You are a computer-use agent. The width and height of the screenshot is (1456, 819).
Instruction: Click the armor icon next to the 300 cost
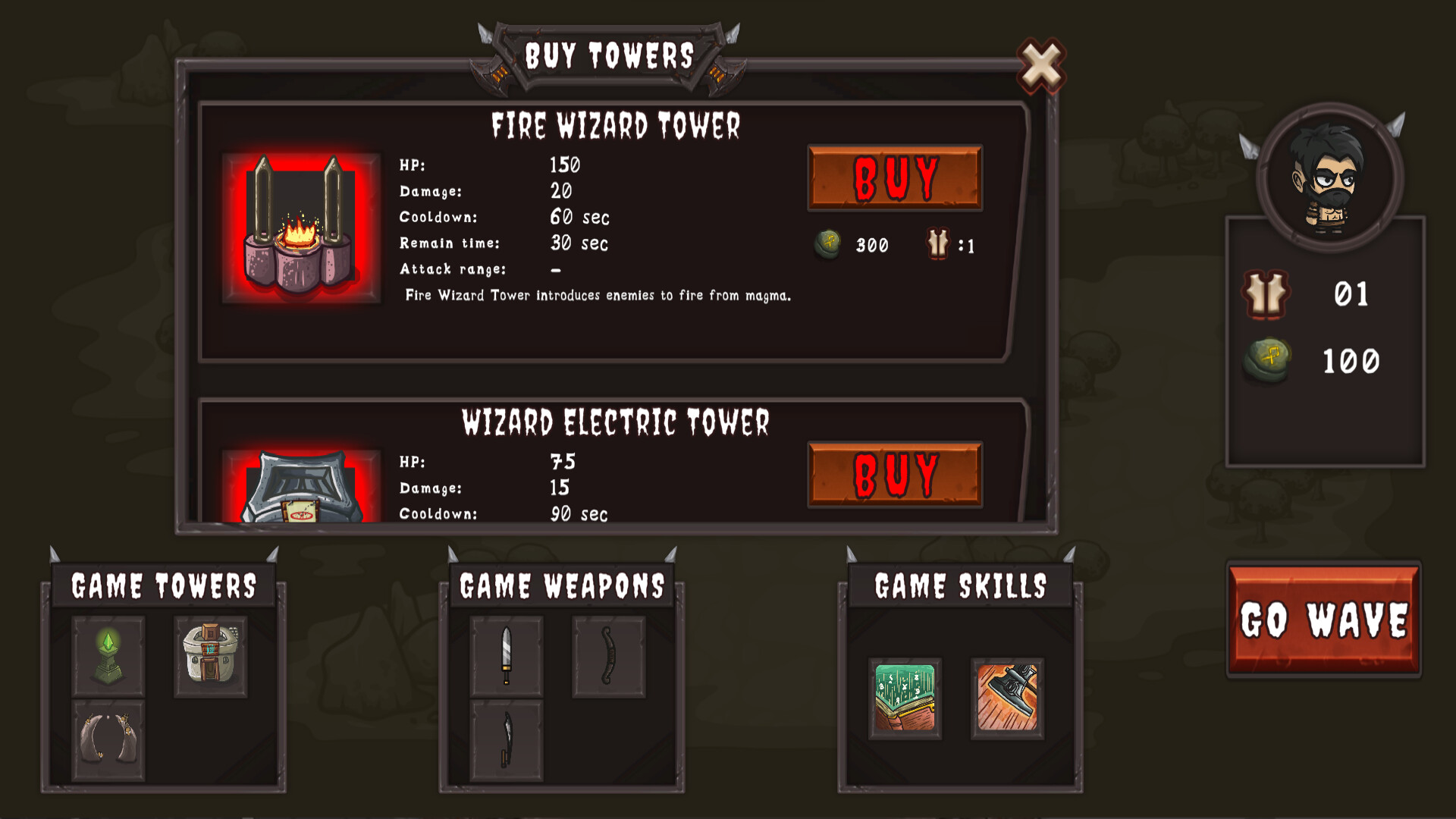(937, 244)
